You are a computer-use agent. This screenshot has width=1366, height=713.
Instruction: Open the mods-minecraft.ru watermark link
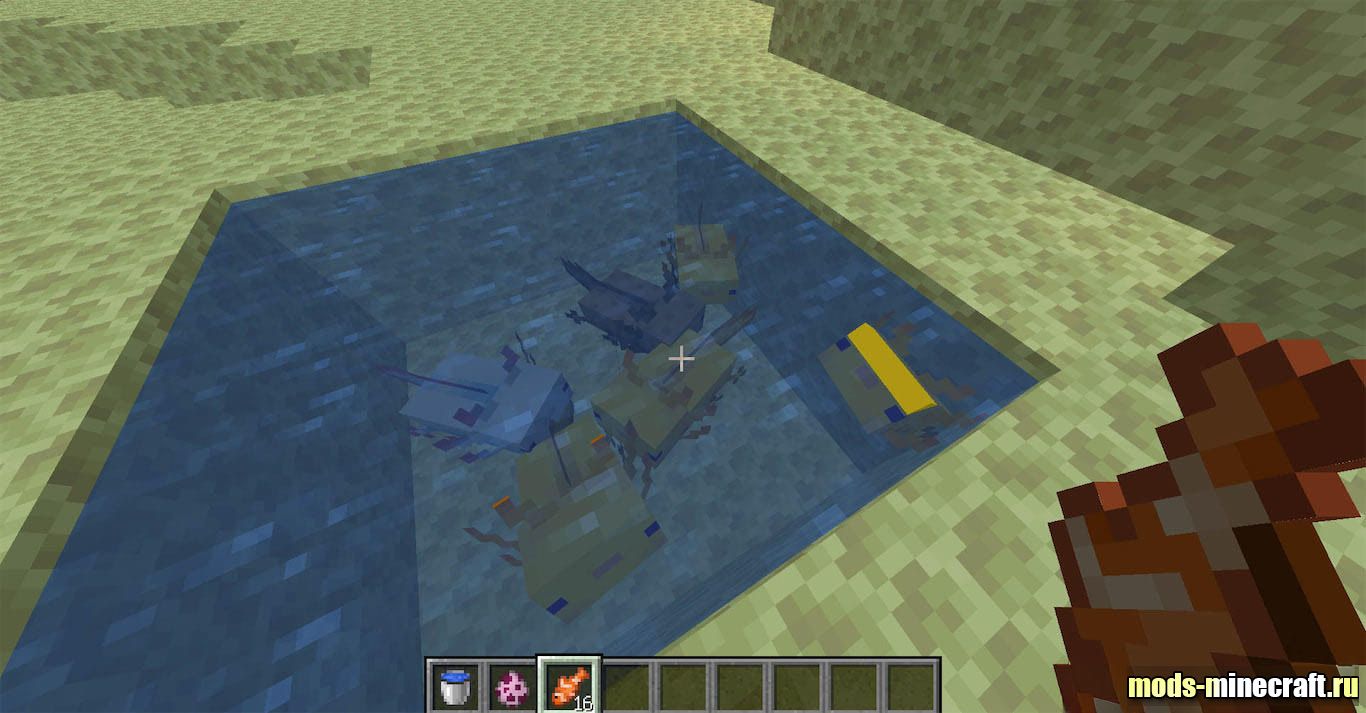coord(1242,687)
